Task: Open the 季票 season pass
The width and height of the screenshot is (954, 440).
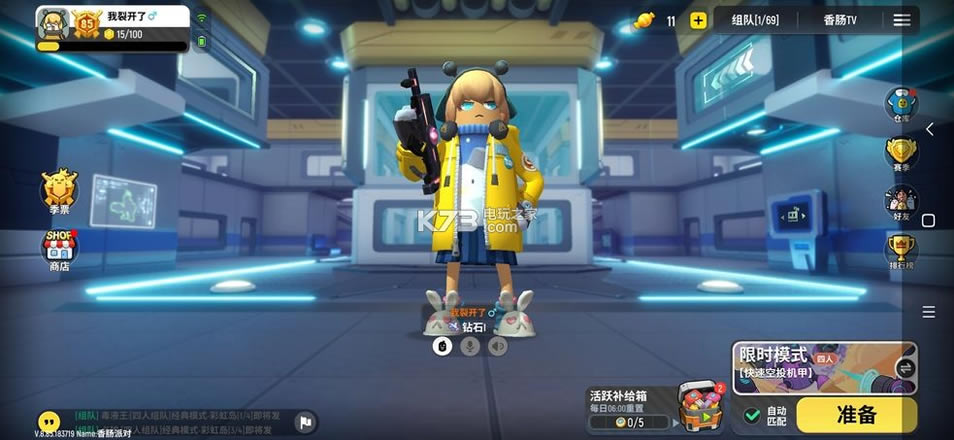Action: pos(59,188)
